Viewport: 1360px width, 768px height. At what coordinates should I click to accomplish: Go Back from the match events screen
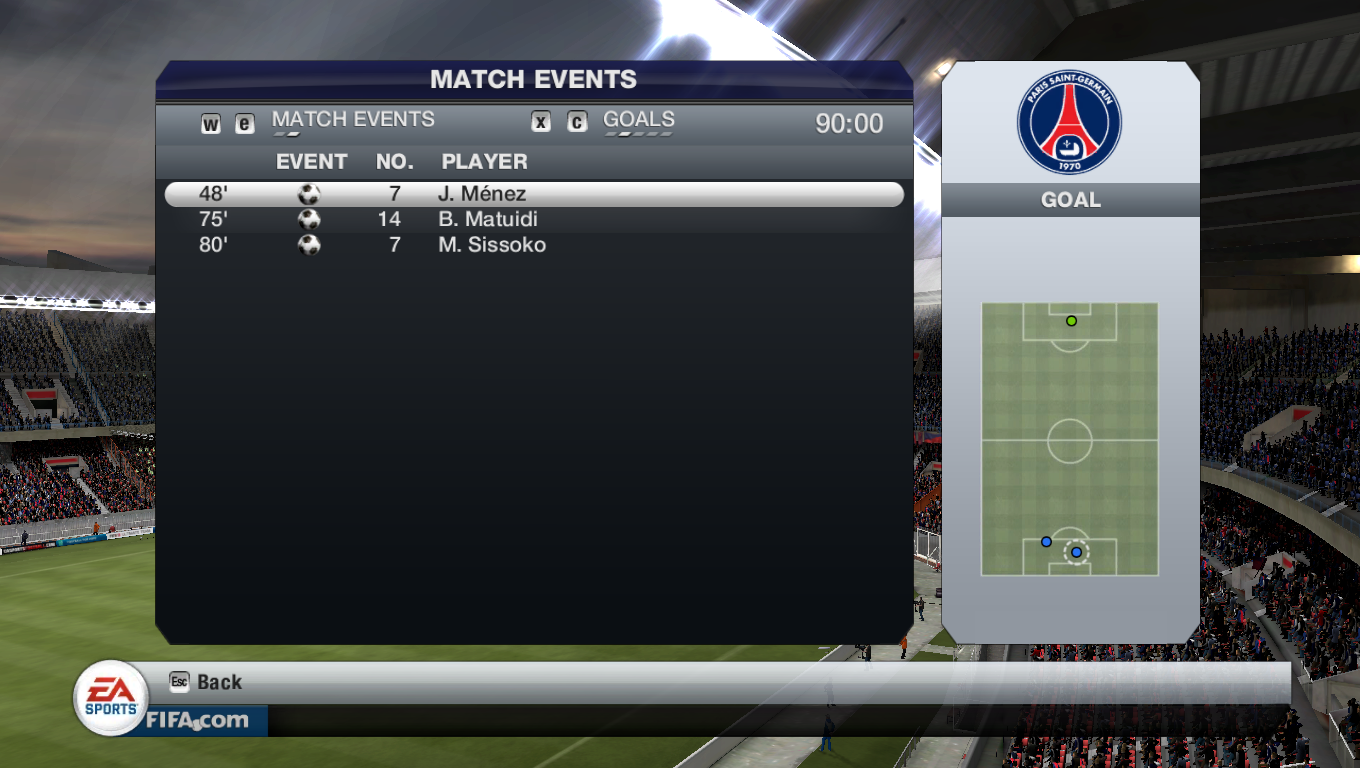click(208, 682)
